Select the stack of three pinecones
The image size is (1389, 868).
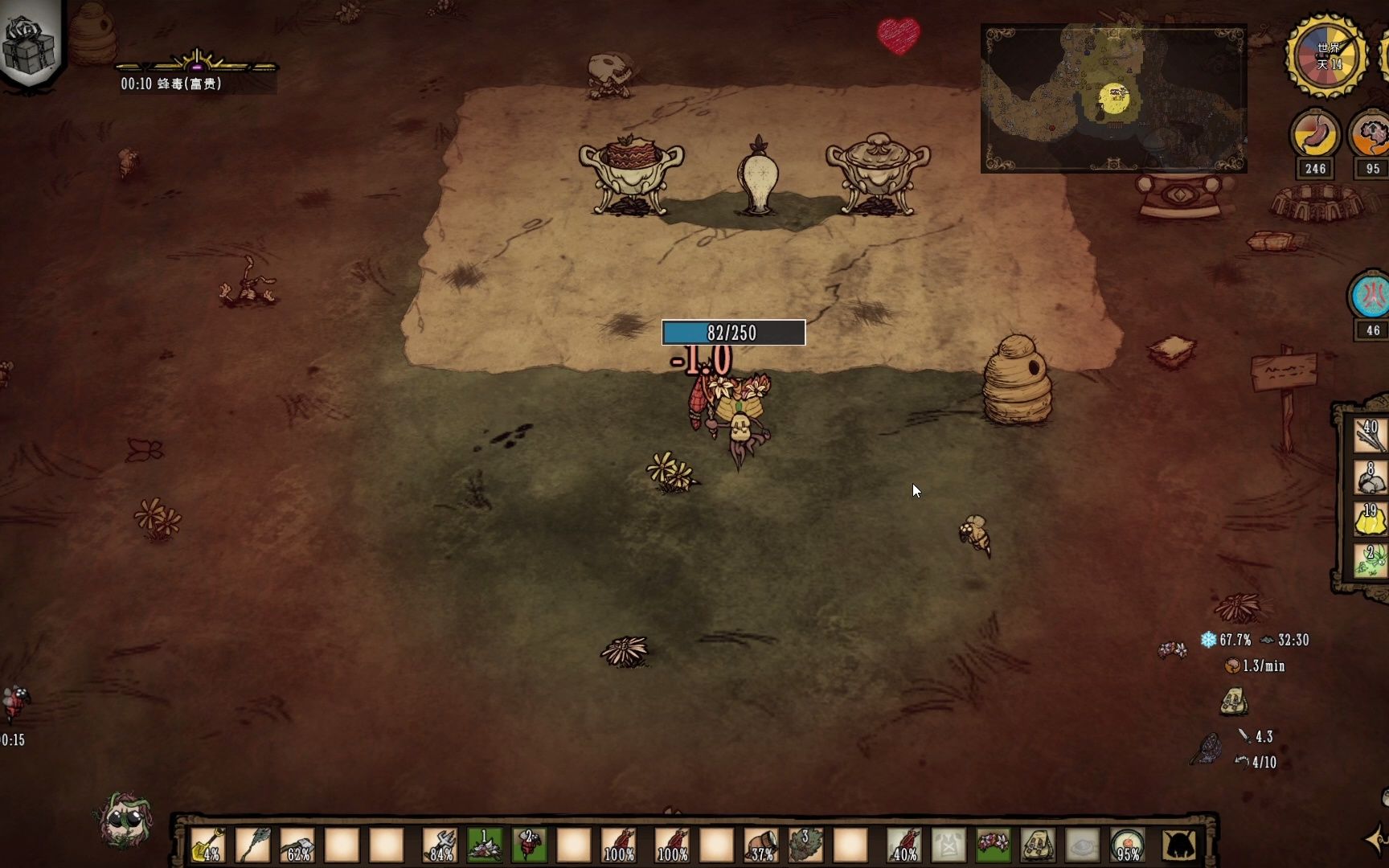pos(805,845)
